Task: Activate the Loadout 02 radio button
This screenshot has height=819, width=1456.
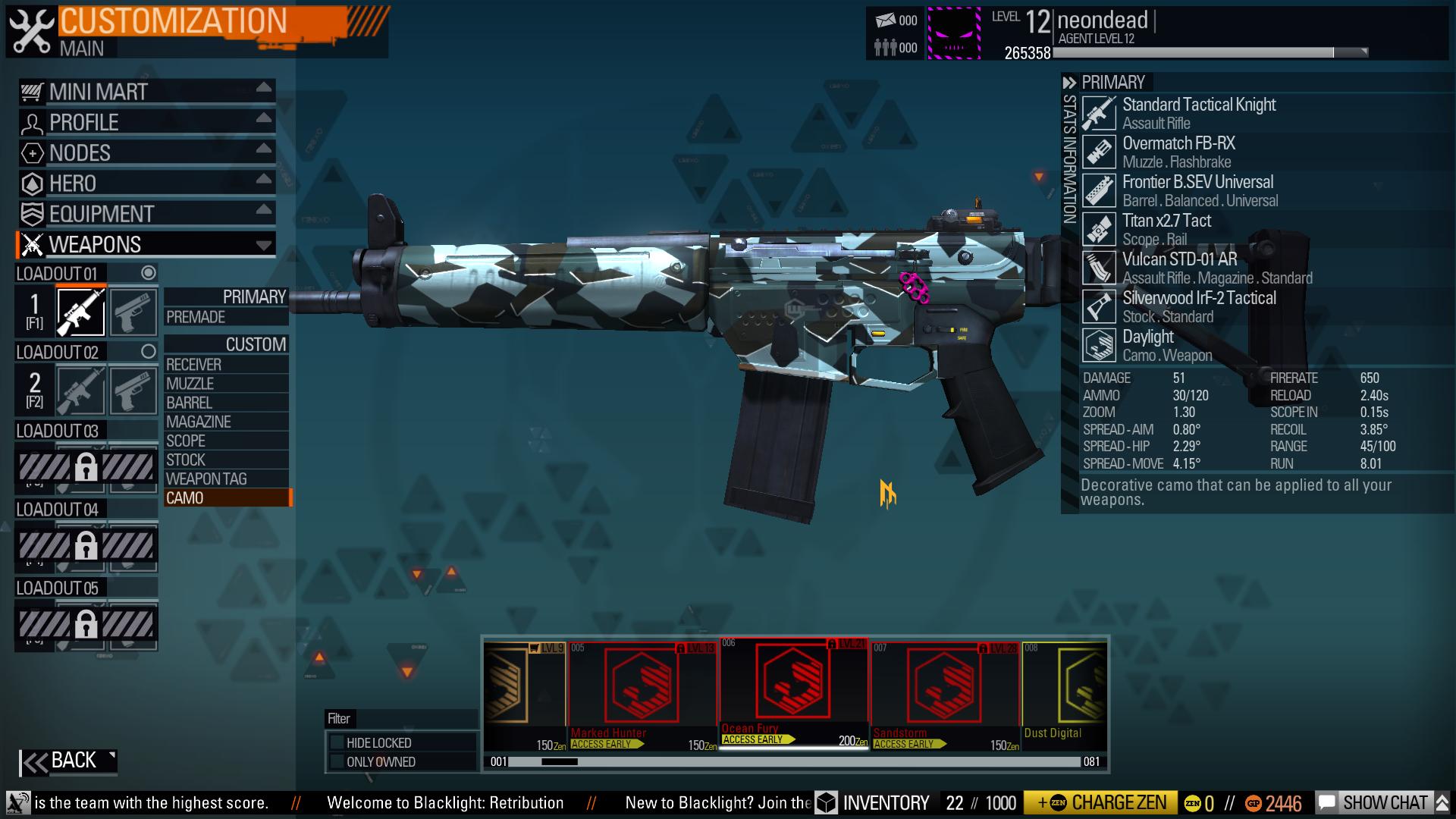Action: [x=149, y=352]
